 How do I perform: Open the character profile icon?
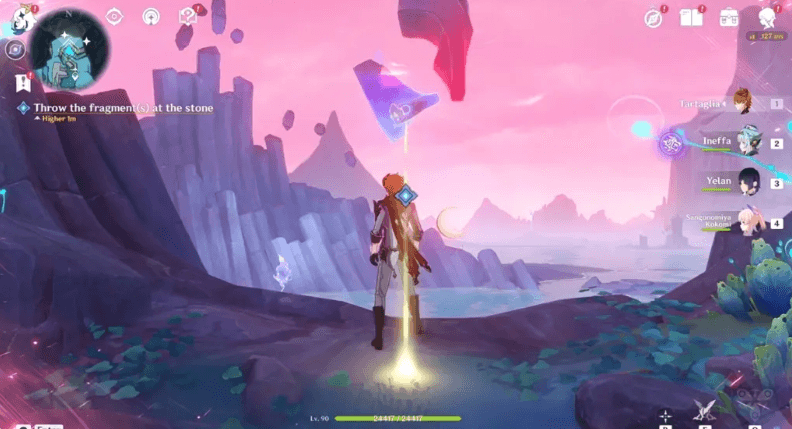767,17
